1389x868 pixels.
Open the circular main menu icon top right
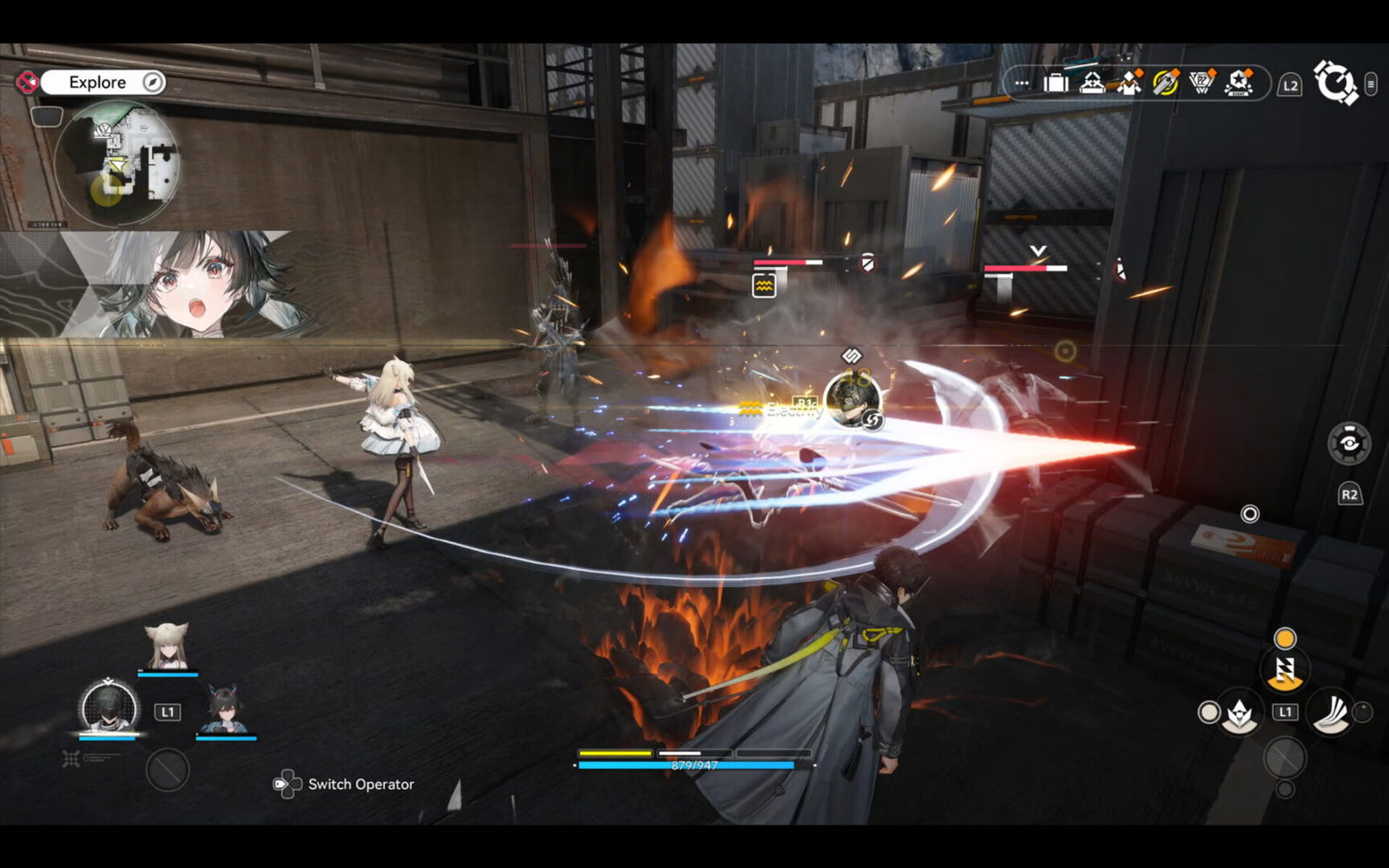pyautogui.click(x=1337, y=83)
